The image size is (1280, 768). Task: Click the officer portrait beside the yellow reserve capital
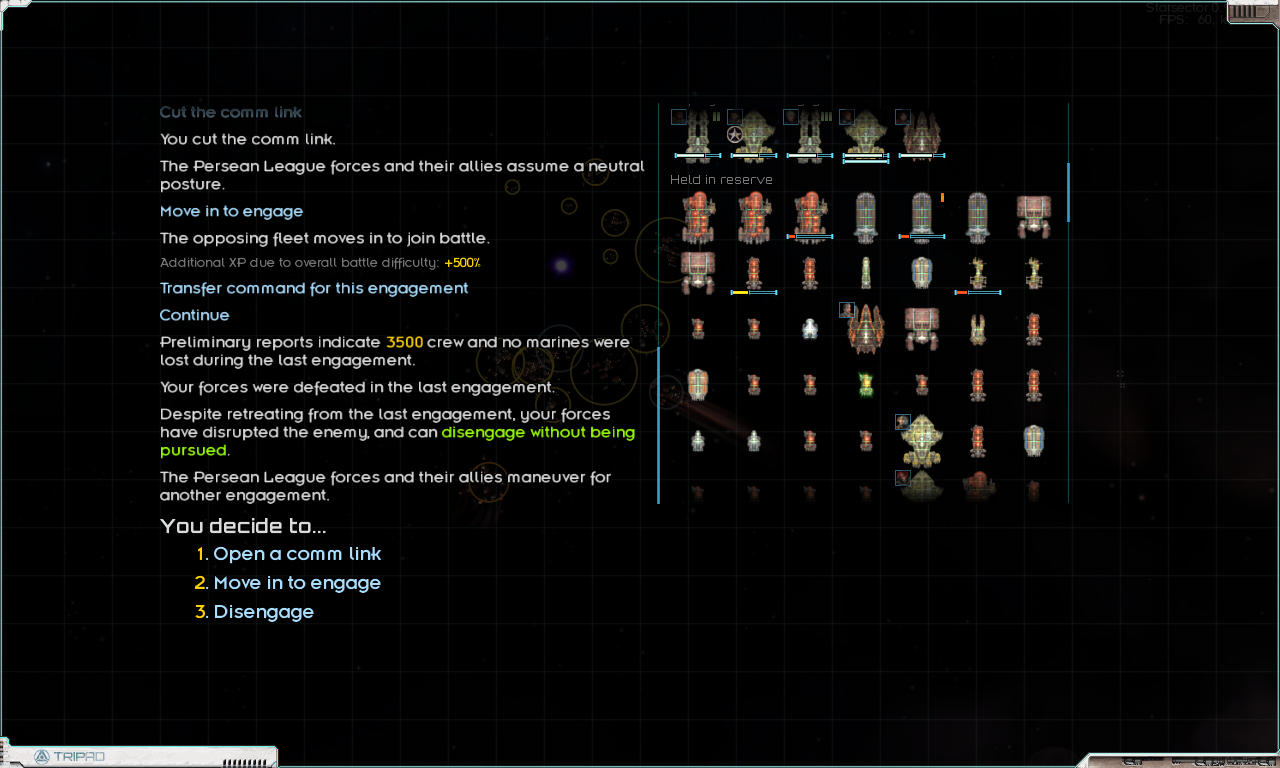[902, 422]
